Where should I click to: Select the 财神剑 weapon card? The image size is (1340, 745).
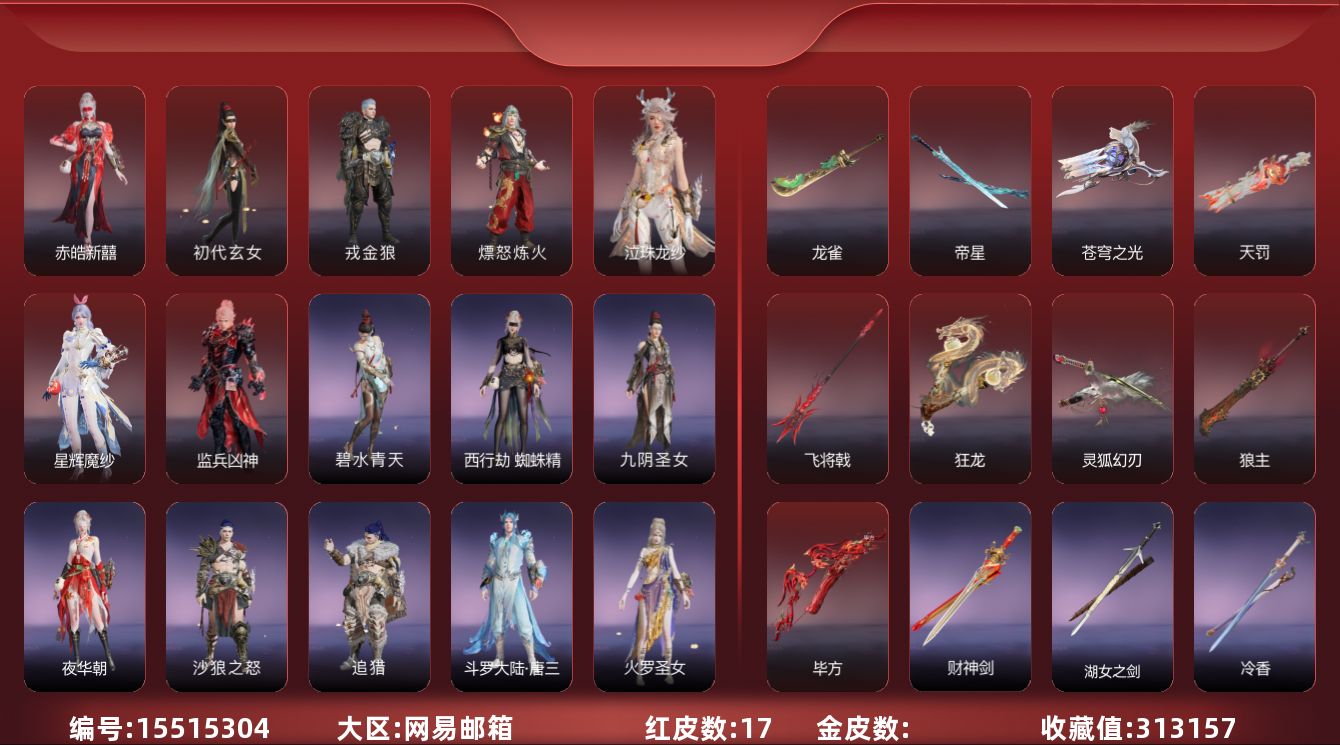970,596
